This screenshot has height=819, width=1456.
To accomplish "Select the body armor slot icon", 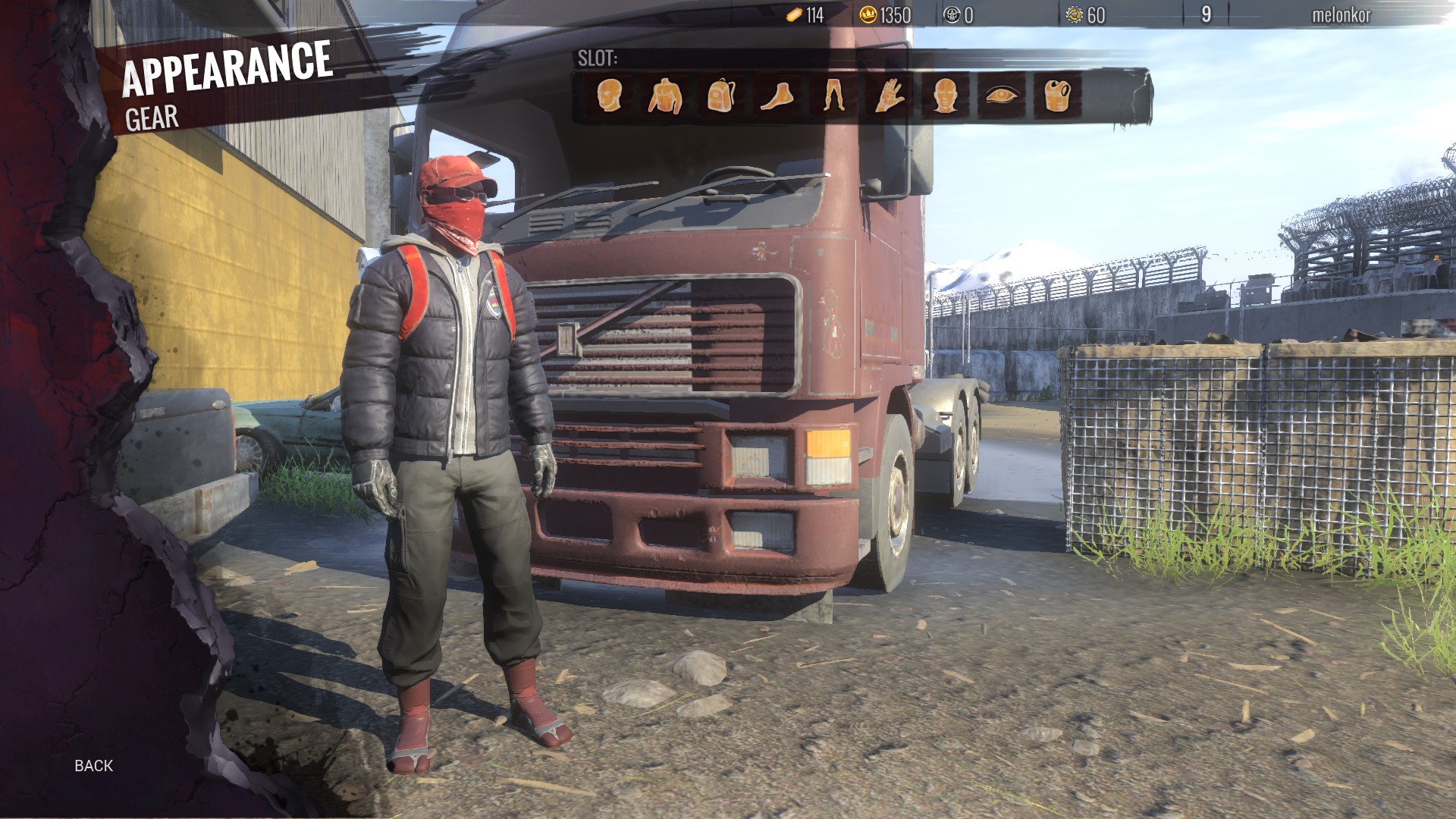I will click(x=1056, y=97).
